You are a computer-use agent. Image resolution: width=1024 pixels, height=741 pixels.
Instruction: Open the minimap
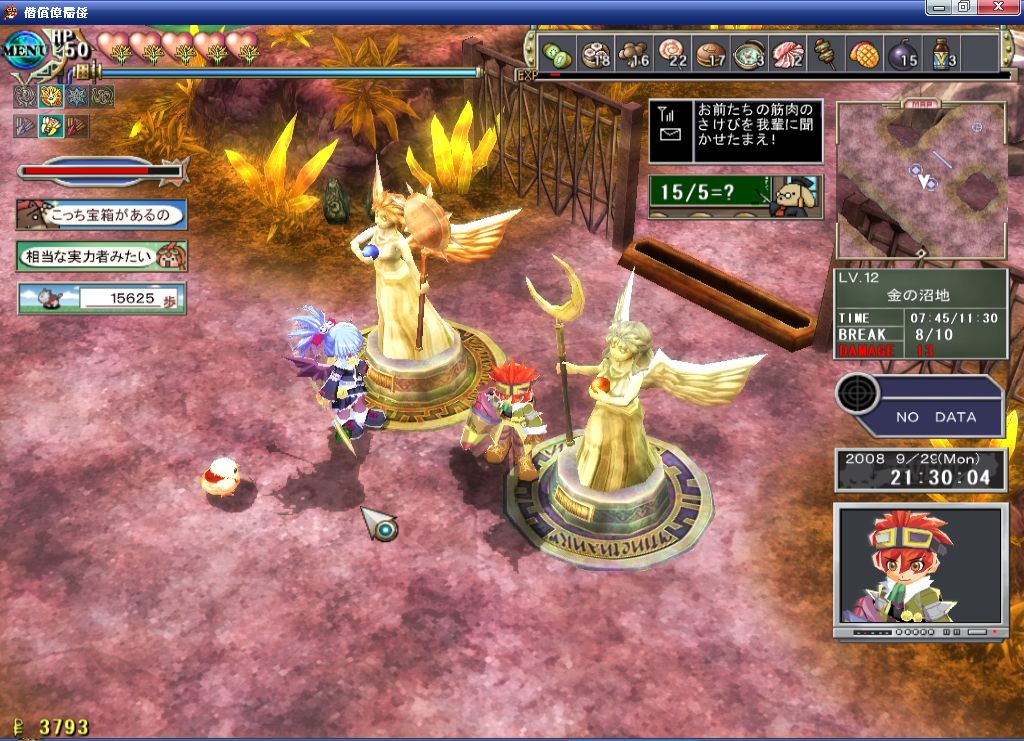[x=921, y=180]
